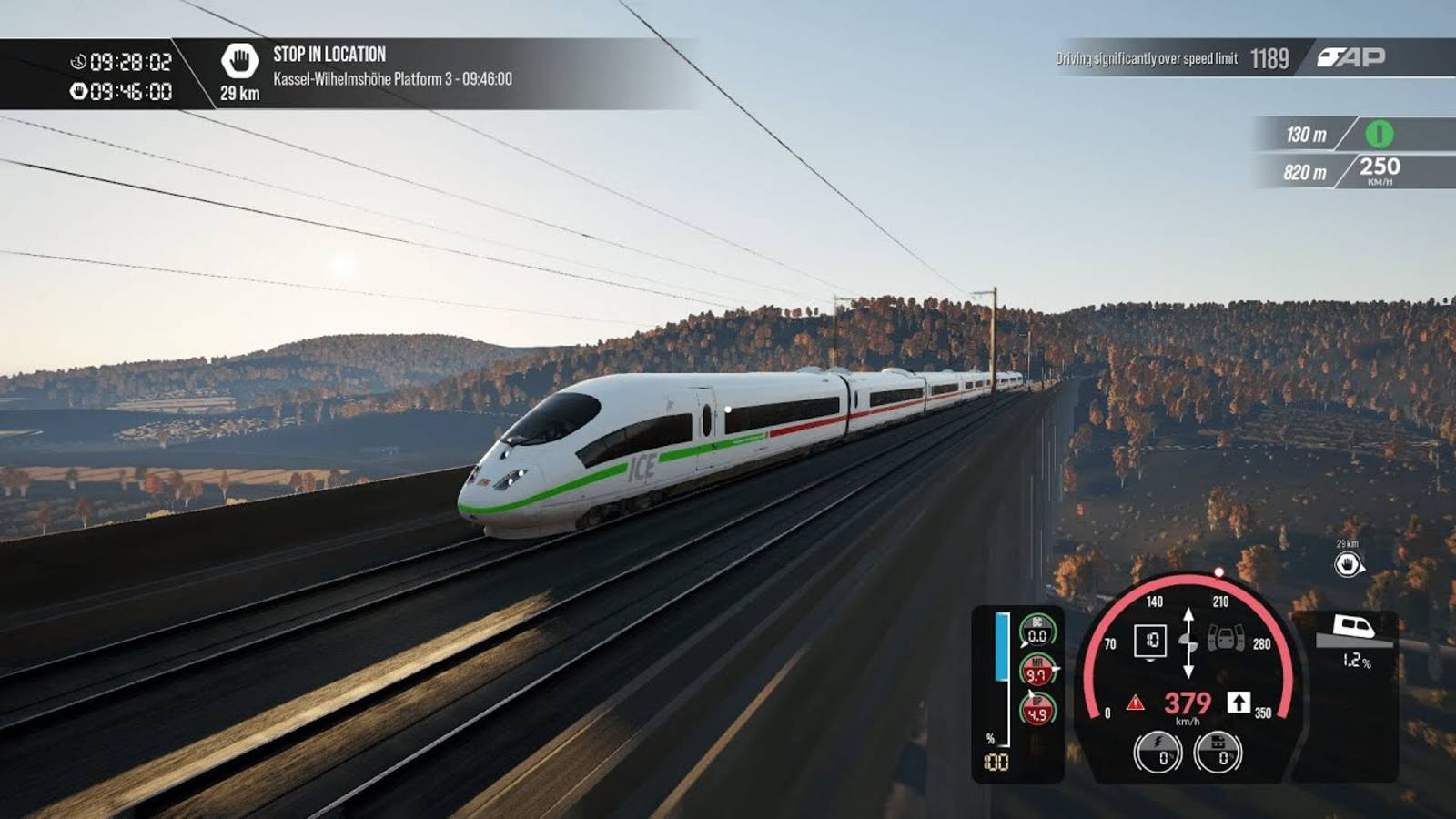Screen dimensions: 1456x819
Task: Select the BC brake cylinder gauge
Action: (x=1036, y=632)
